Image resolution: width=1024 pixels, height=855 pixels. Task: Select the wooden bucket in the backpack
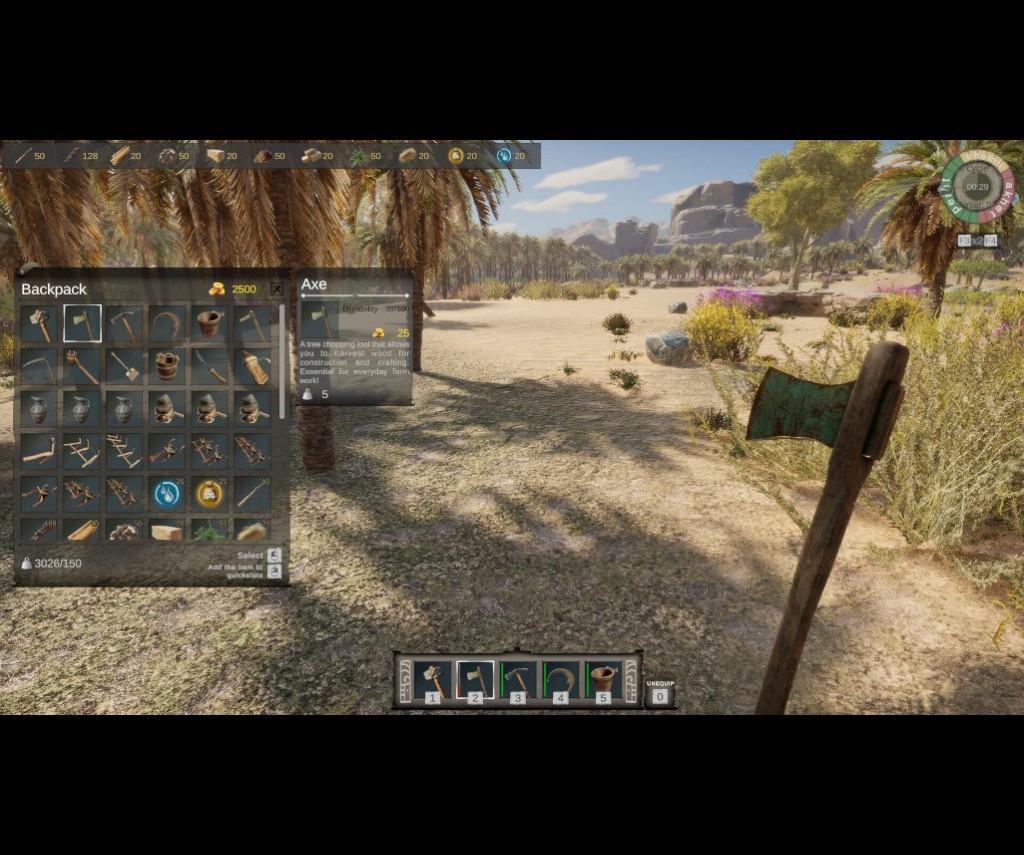pos(167,366)
